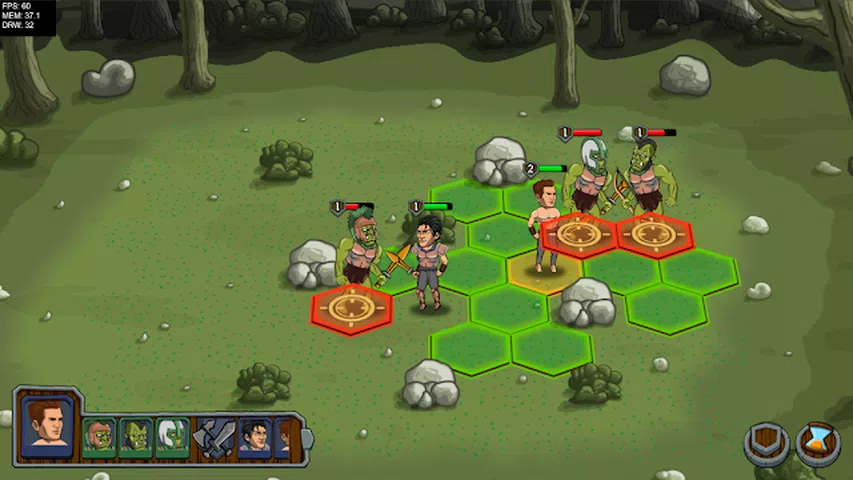Image resolution: width=853 pixels, height=480 pixels.
Task: Select the dark-haired hero turn portrait
Action: (254, 437)
